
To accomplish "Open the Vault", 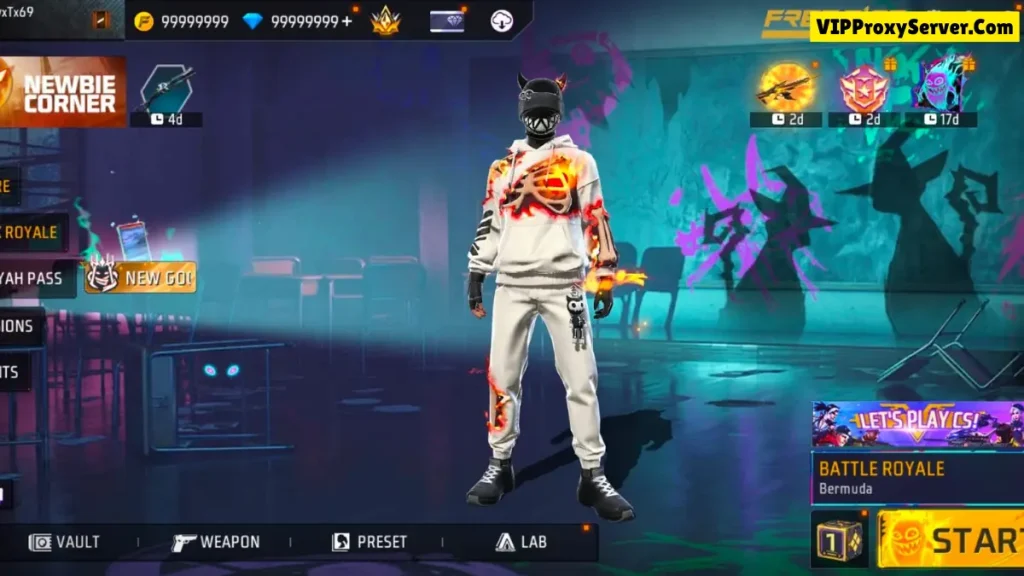I will 65,542.
